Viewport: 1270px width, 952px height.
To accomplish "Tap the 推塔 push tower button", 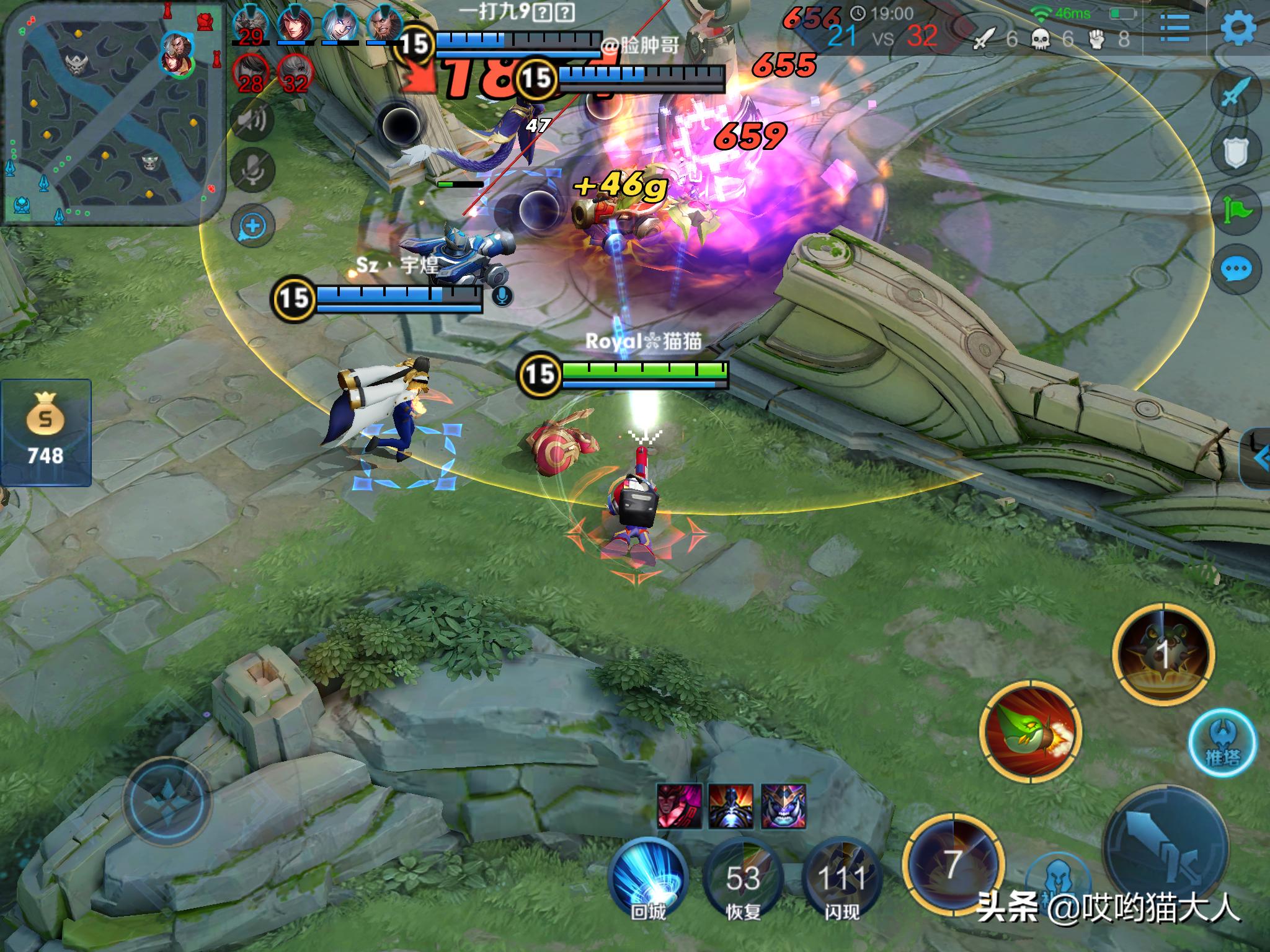I will (1222, 742).
